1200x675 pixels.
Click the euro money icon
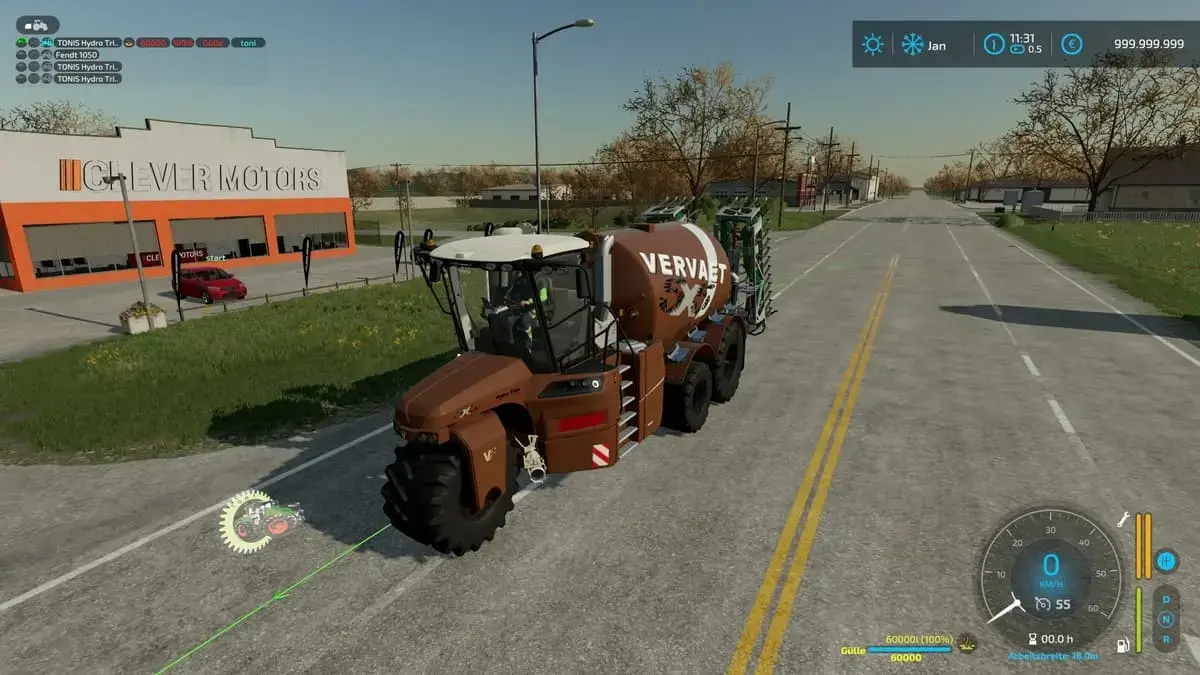pos(1071,44)
